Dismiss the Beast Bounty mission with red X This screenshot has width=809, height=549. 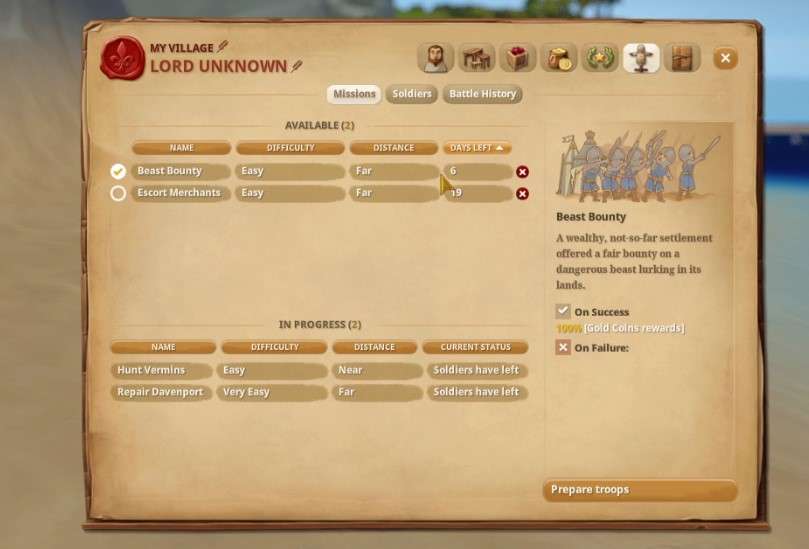[522, 172]
